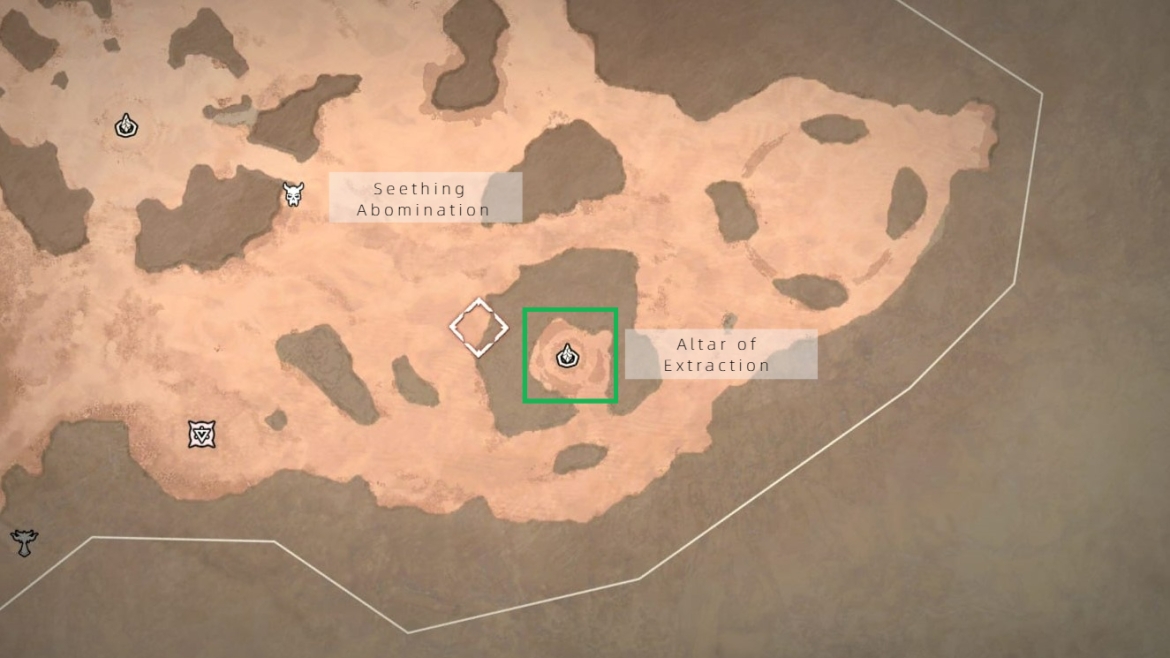1170x658 pixels.
Task: Click the dark winged-figure marker at the map edge
Action: click(x=24, y=543)
